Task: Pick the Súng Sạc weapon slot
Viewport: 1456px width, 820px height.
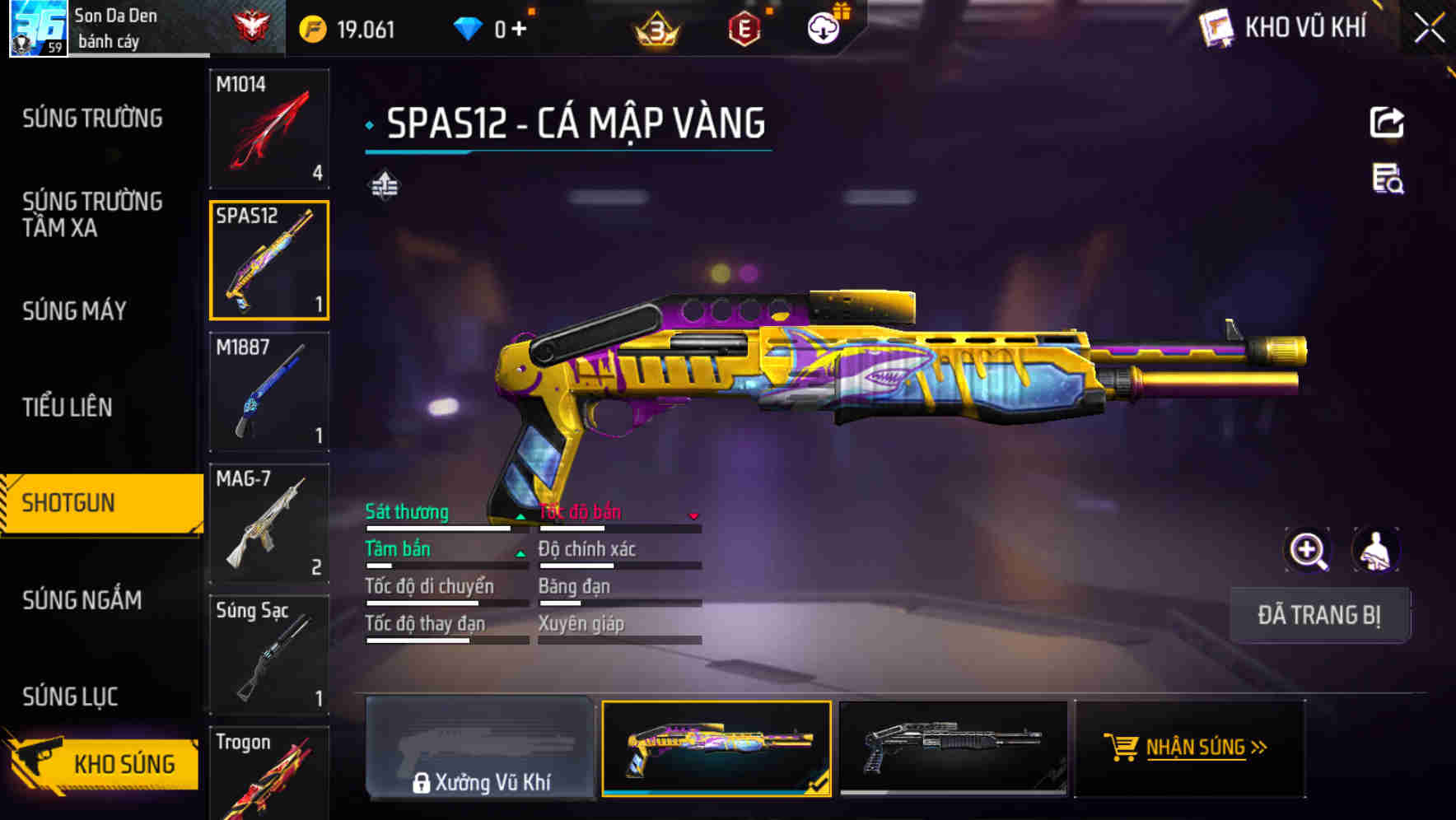Action: (x=269, y=655)
